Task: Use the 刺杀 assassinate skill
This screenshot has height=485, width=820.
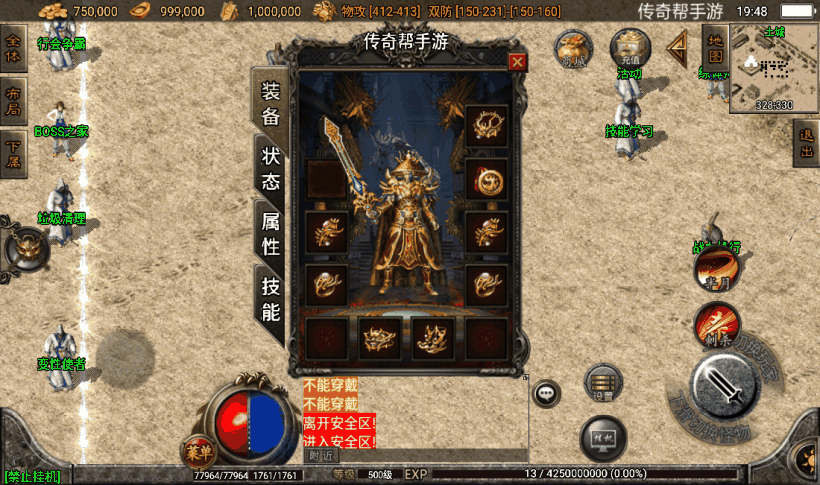Action: coord(716,324)
